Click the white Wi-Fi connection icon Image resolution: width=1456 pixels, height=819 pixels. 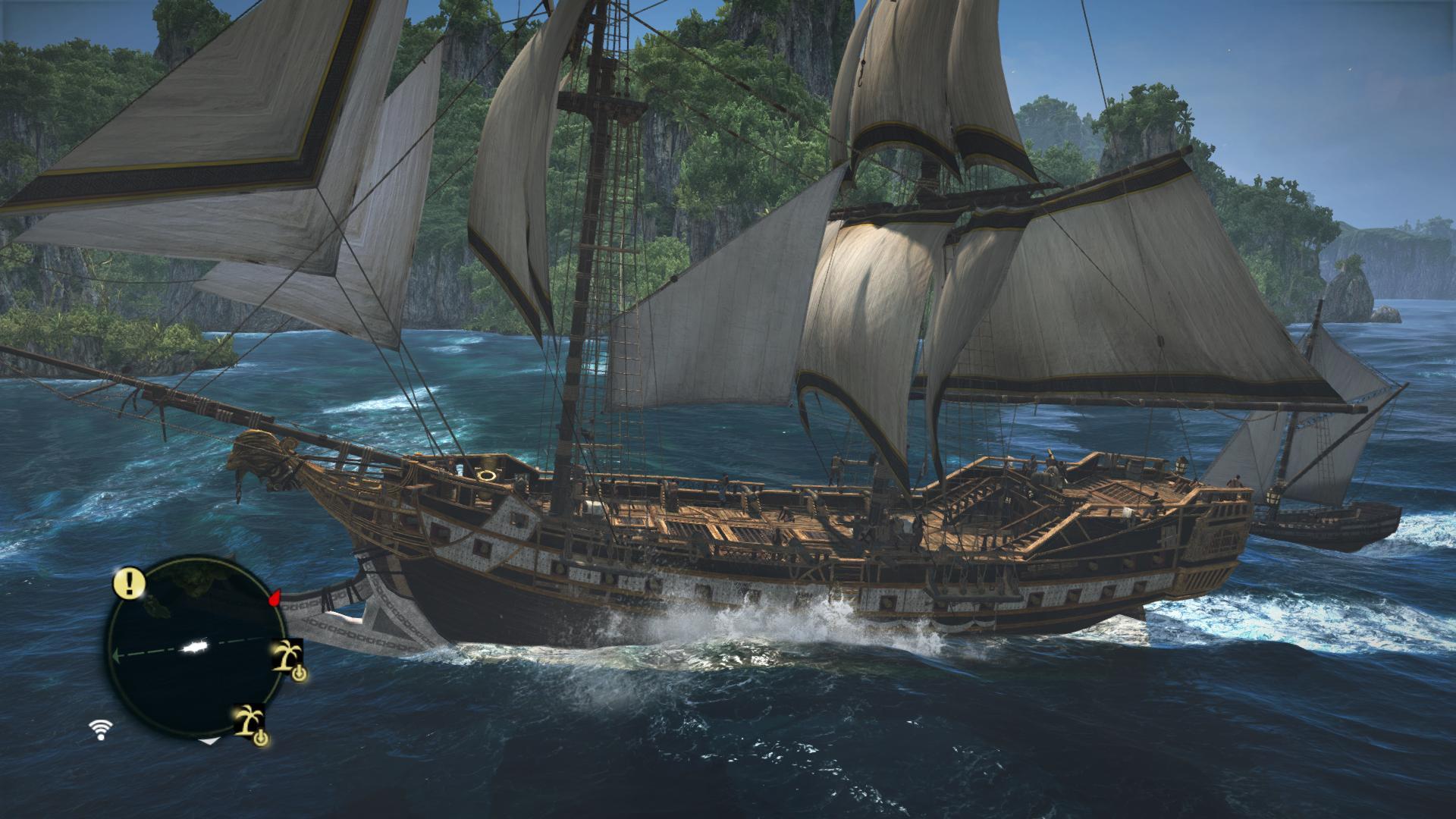click(x=99, y=730)
